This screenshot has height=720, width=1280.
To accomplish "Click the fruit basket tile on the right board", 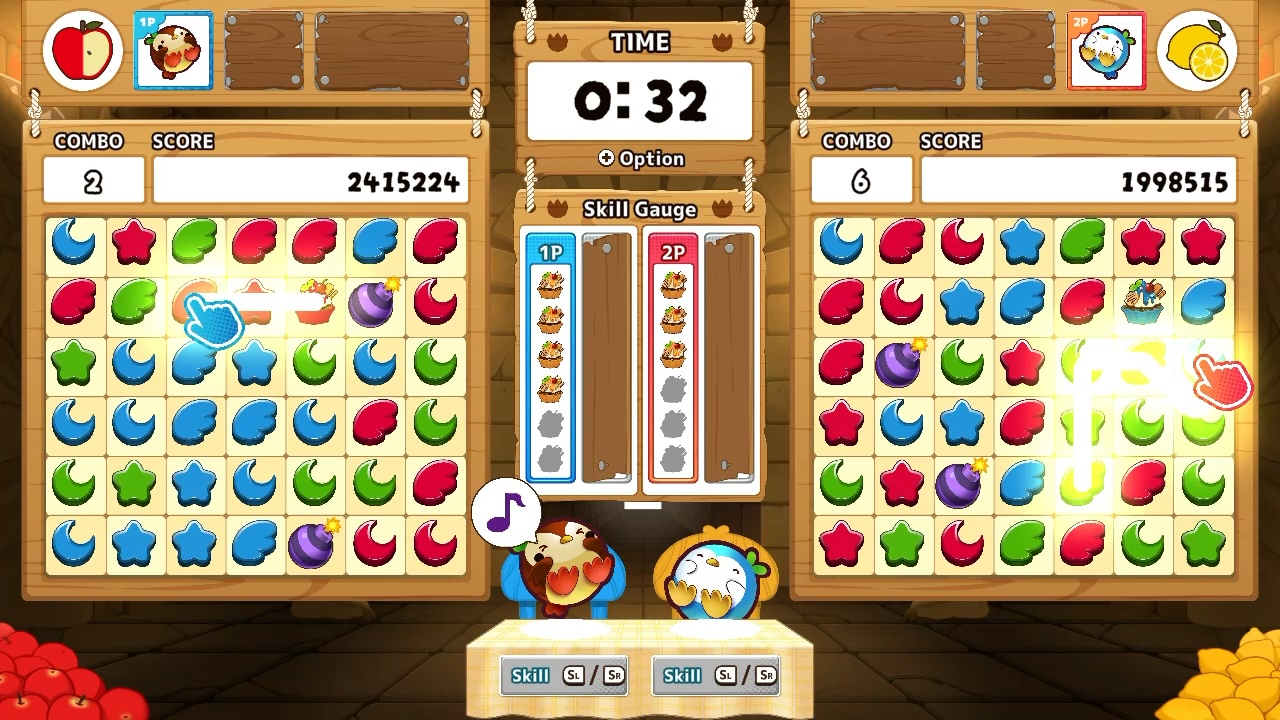I will click(x=1142, y=302).
